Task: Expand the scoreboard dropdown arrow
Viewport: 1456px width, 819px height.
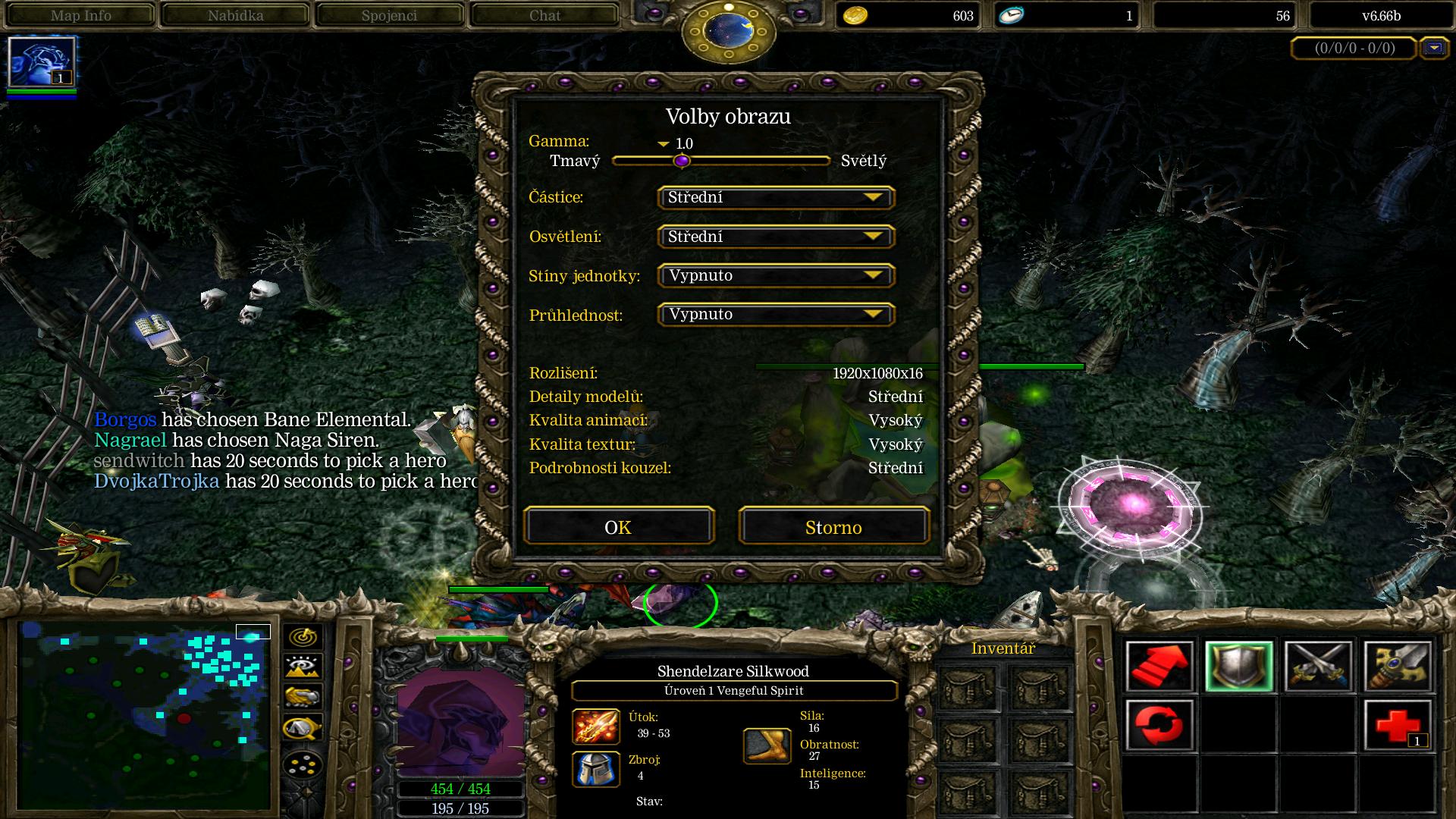Action: [1433, 48]
